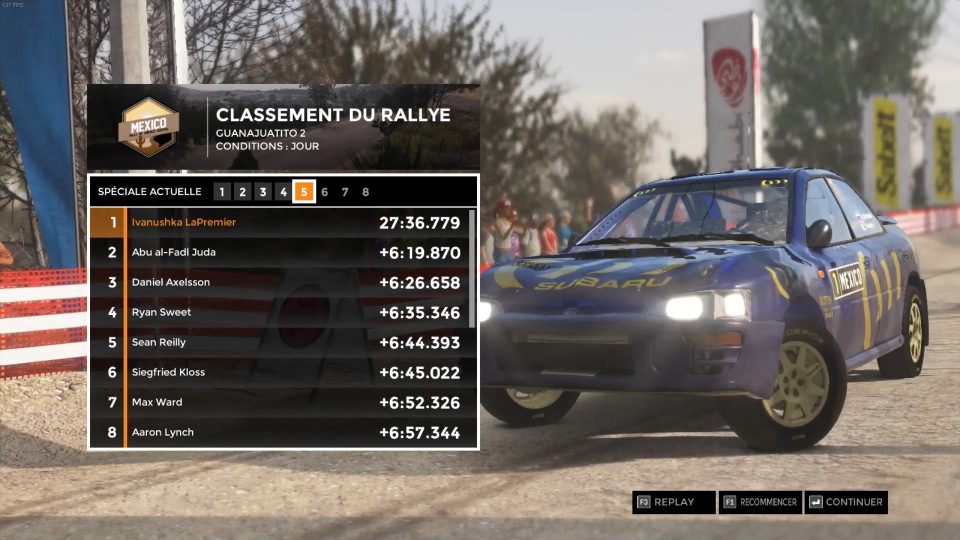Screen dimensions: 960x540
Task: Choose Recommencer to restart the stage
Action: [761, 502]
